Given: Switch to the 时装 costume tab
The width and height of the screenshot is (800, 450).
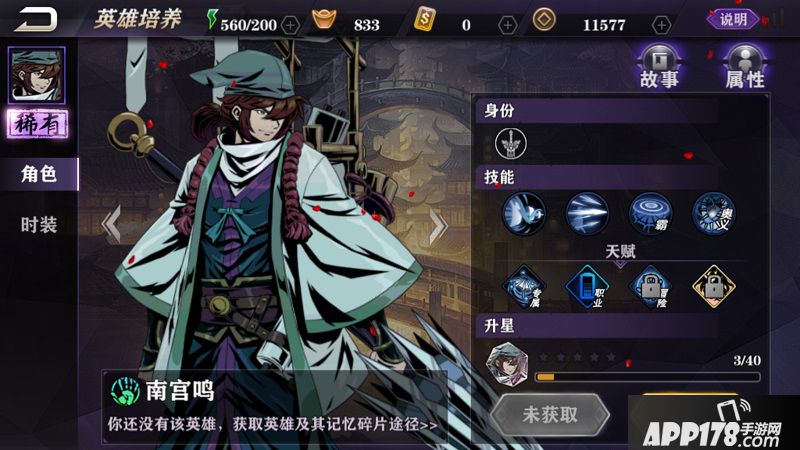Looking at the screenshot, I should pos(38,224).
